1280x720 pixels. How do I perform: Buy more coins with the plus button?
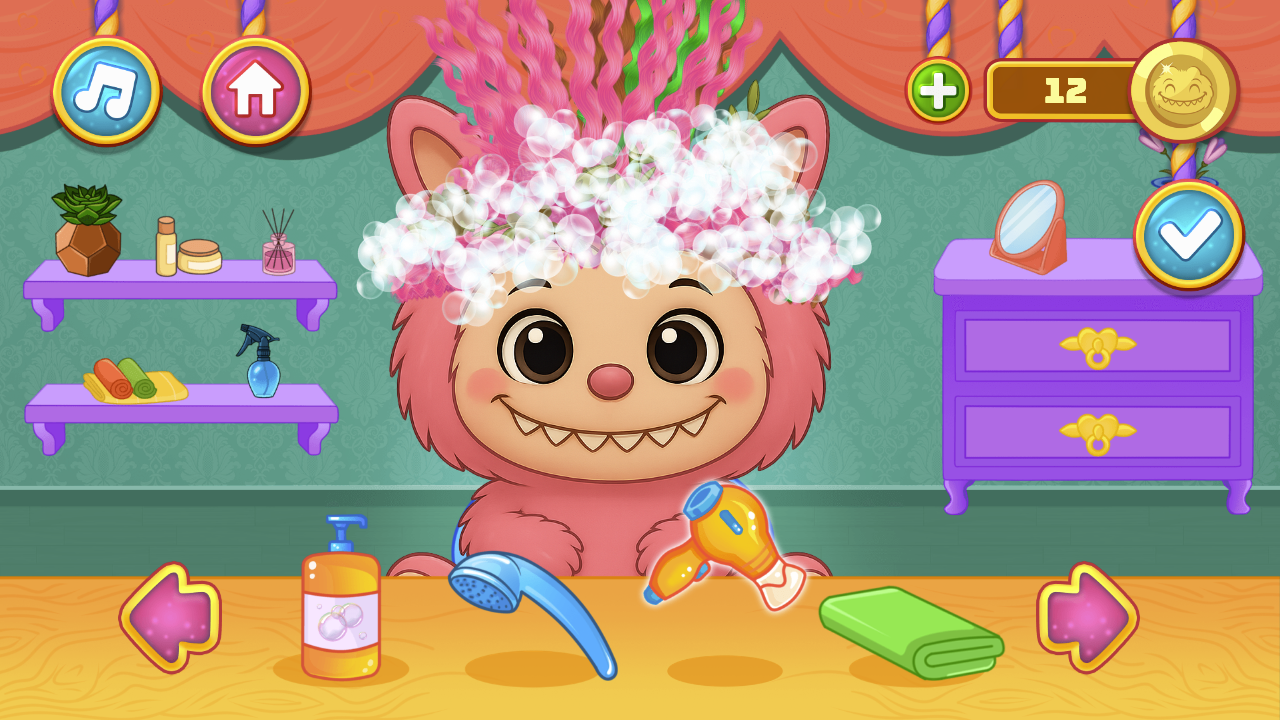938,92
